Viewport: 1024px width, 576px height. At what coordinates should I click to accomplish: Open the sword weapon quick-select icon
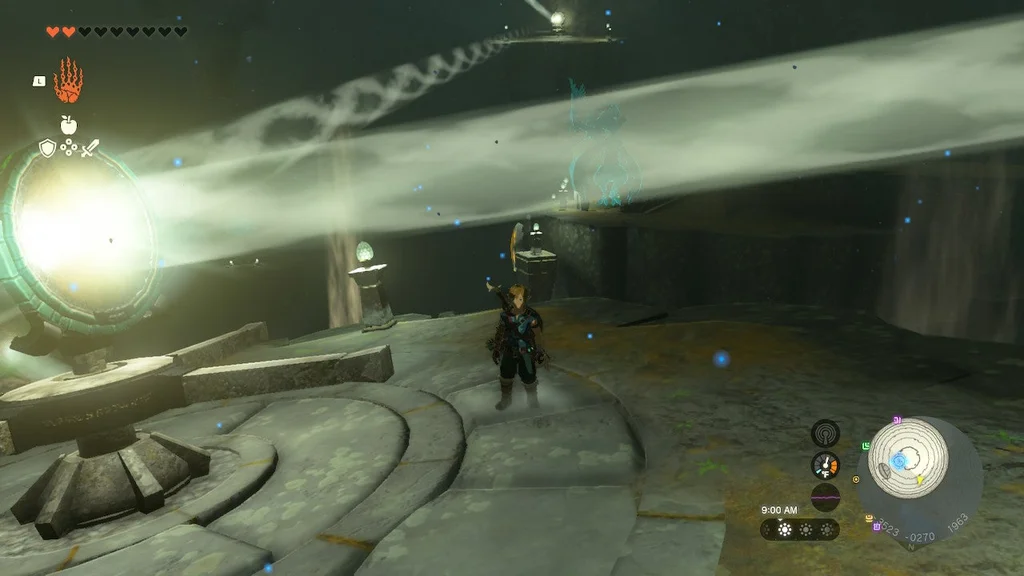point(90,149)
